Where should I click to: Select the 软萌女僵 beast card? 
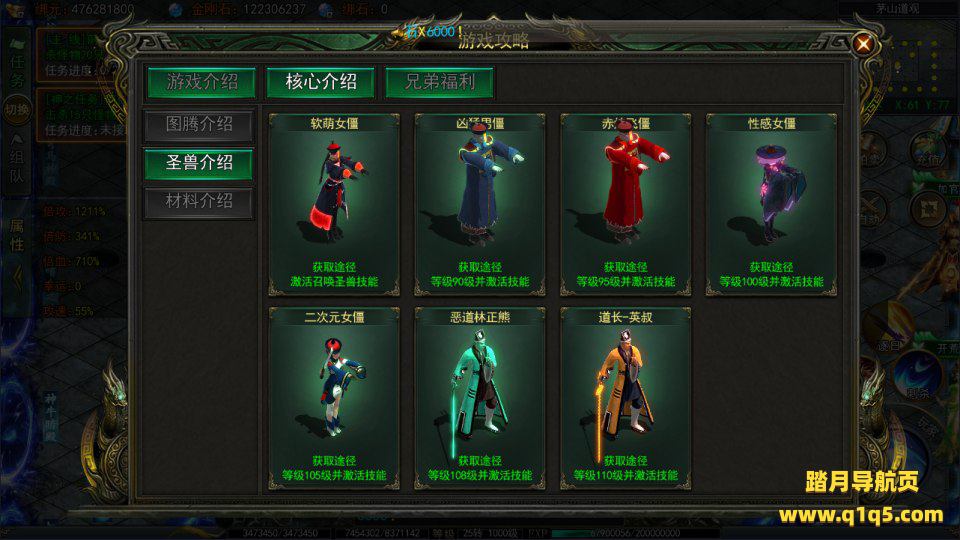[x=335, y=204]
